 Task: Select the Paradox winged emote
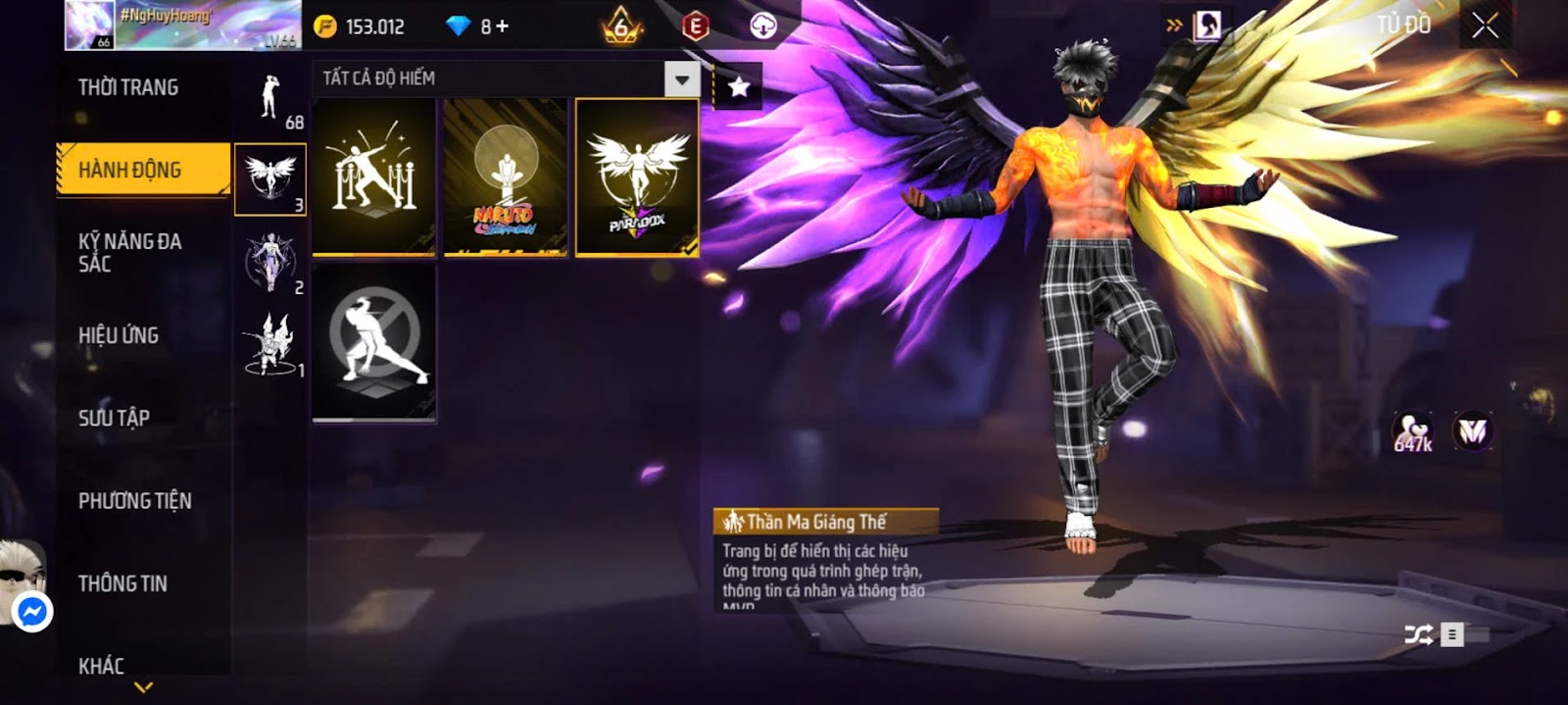pyautogui.click(x=637, y=177)
